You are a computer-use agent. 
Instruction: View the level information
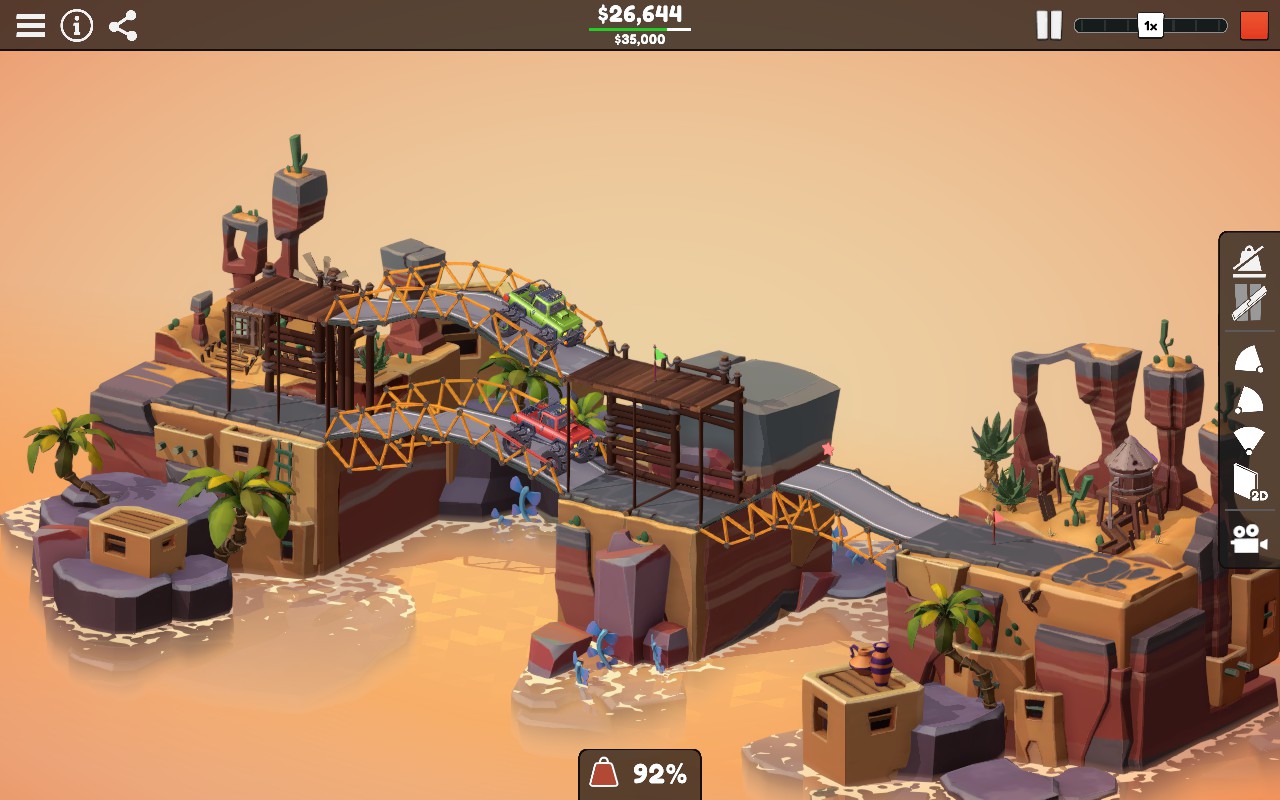[76, 26]
